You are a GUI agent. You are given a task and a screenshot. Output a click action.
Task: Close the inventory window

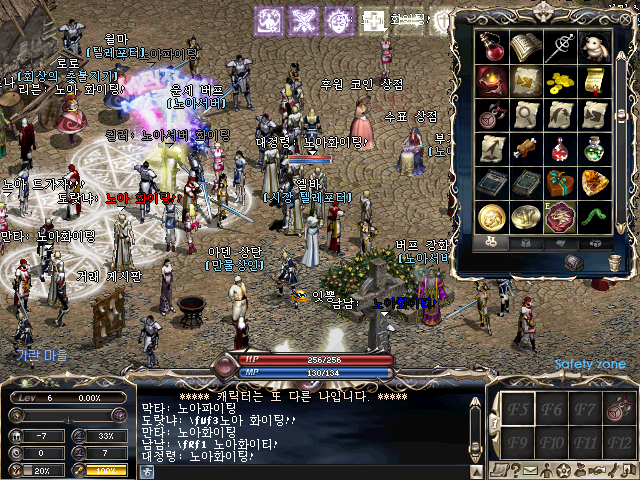point(627,19)
